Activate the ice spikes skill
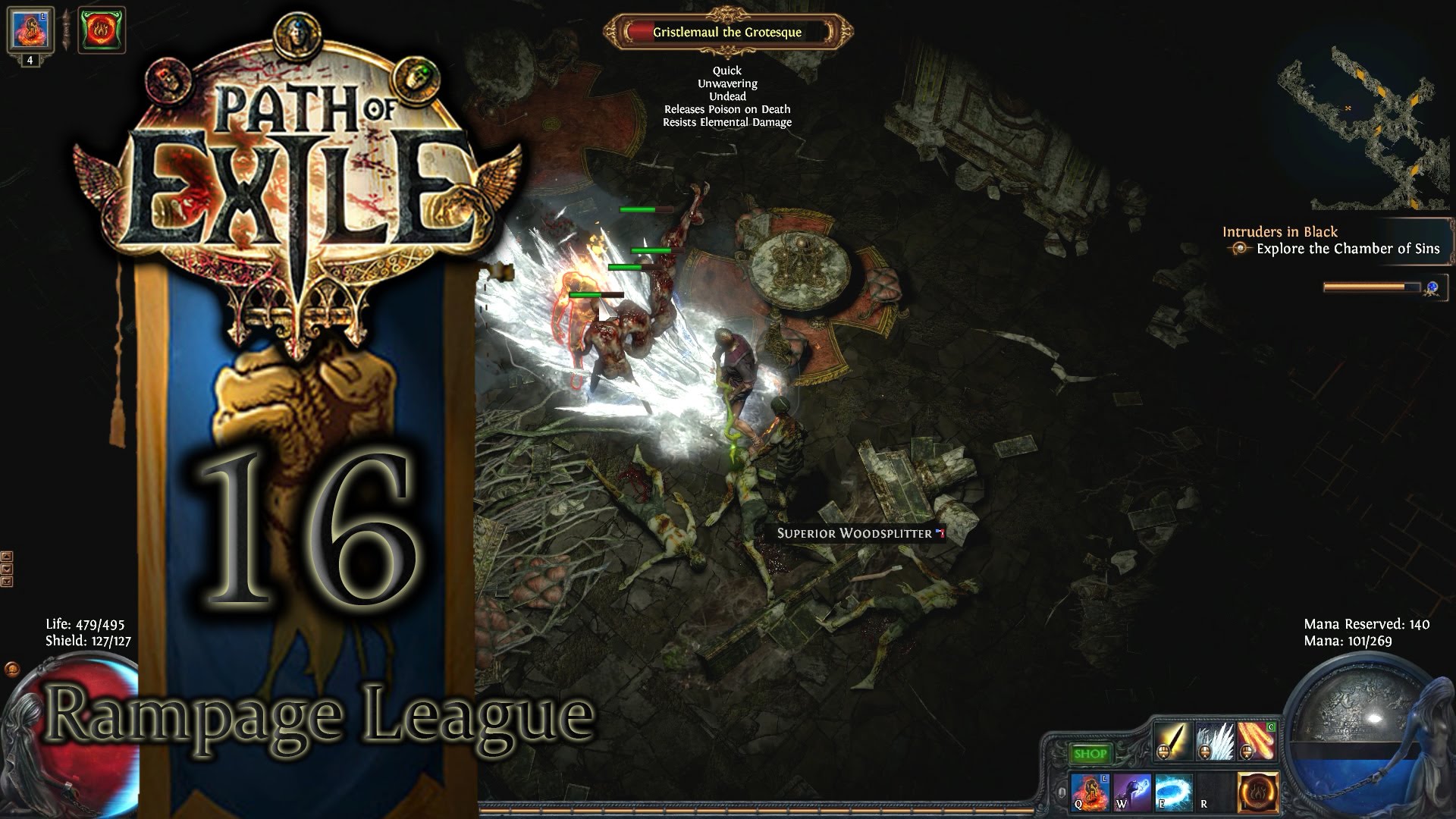Image resolution: width=1456 pixels, height=819 pixels. click(1214, 741)
